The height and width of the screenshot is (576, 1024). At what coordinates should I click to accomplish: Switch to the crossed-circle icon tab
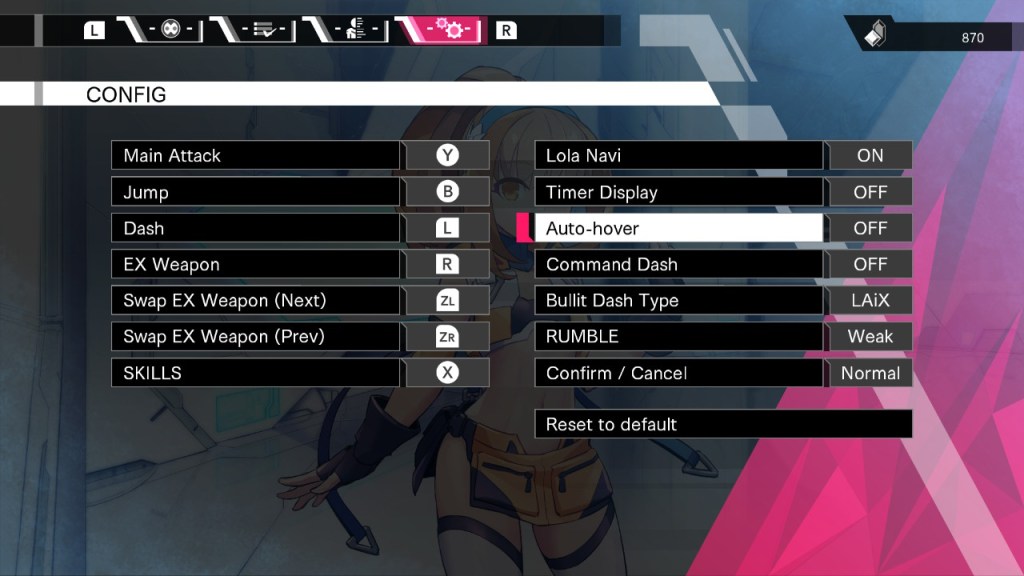pyautogui.click(x=170, y=30)
